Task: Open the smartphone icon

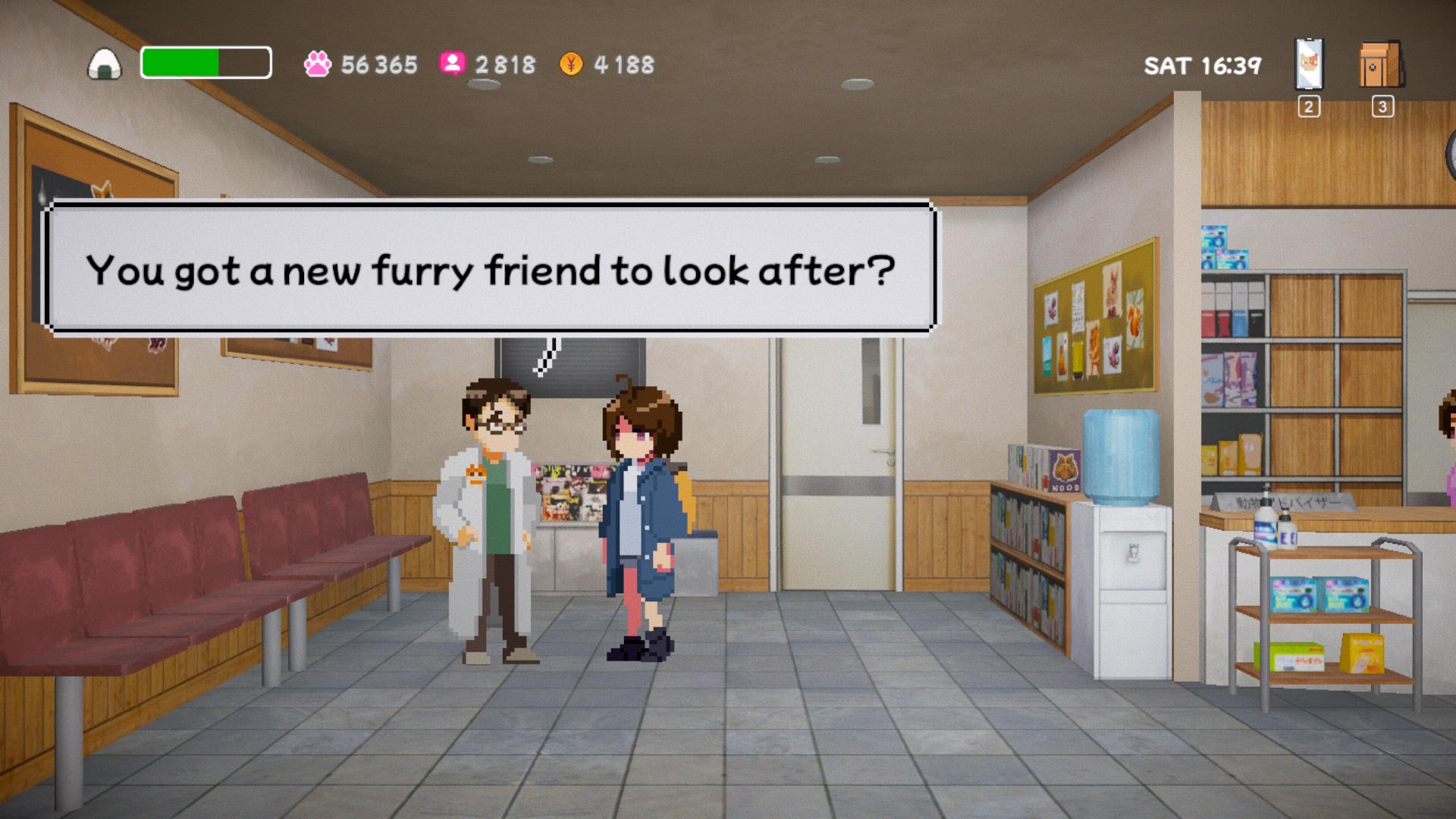Action: point(1308,64)
